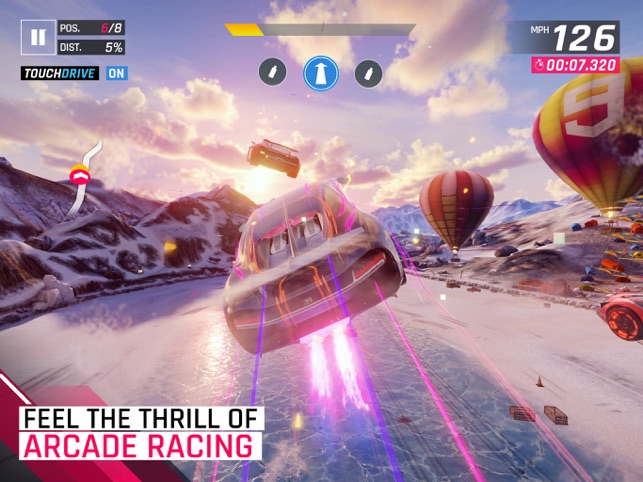Select the blue straight-ahead arrow route icon
The image size is (643, 482).
coord(321,72)
